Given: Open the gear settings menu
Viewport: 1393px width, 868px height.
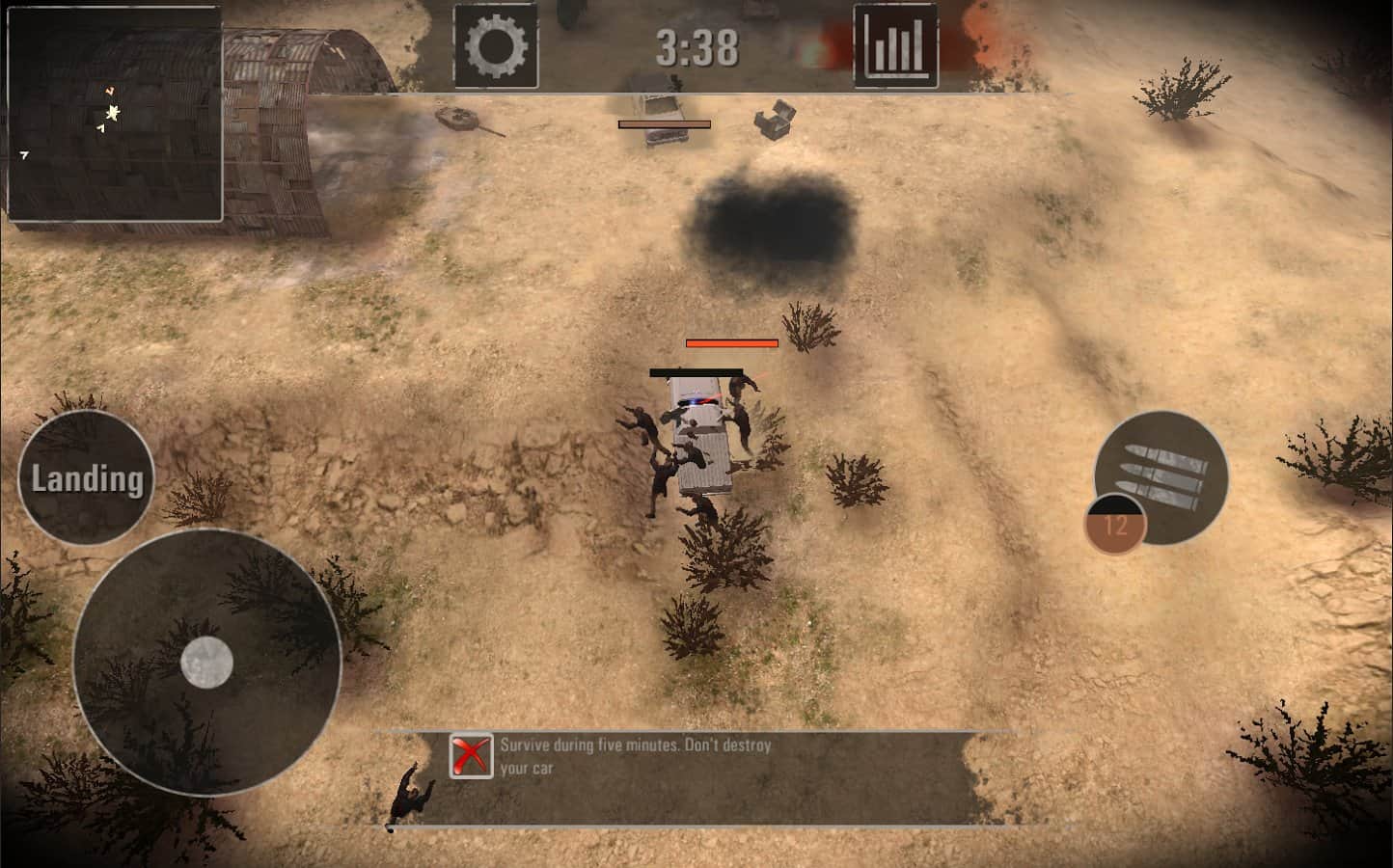Looking at the screenshot, I should tap(496, 46).
